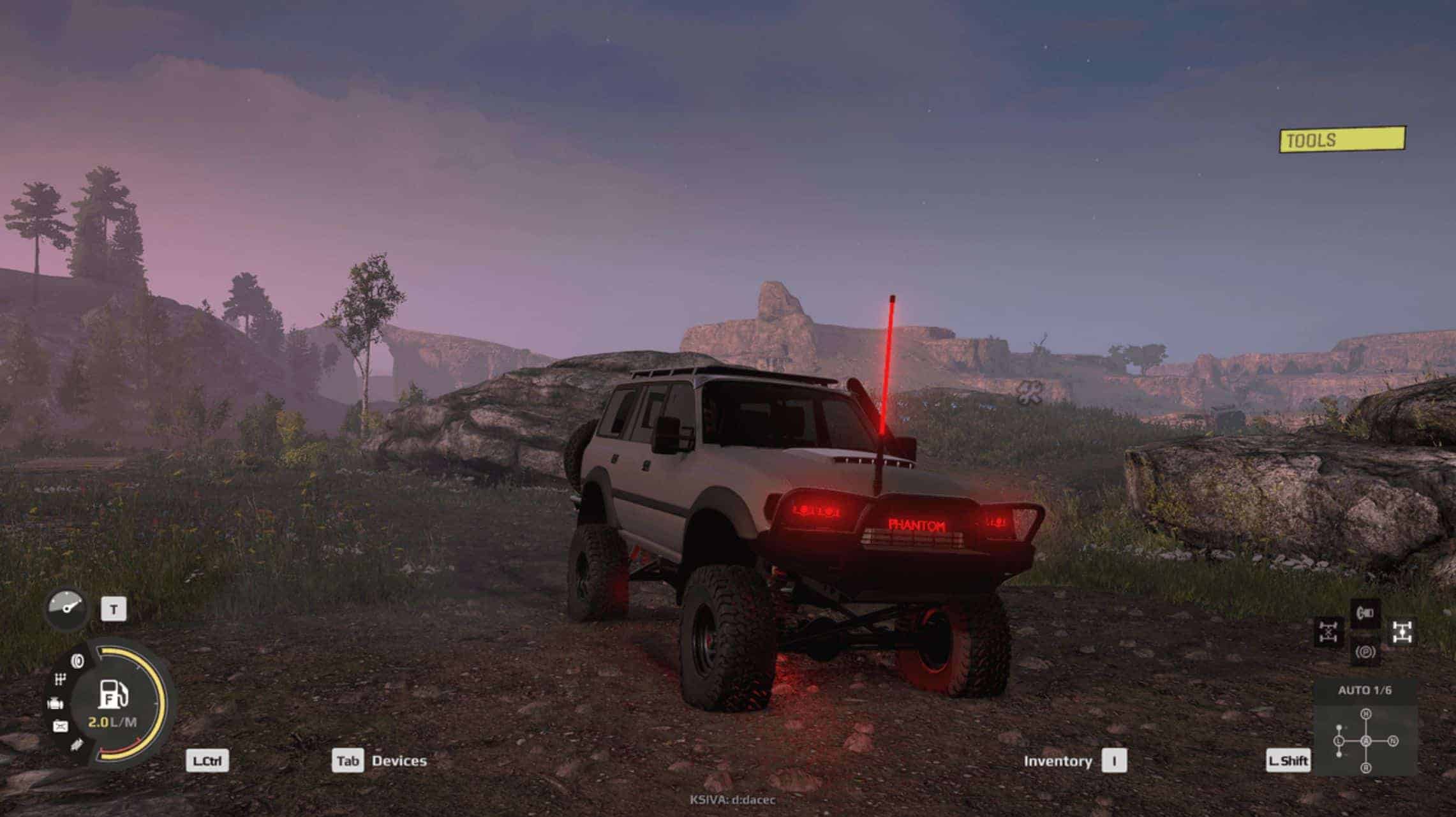
Task: Open the Inventory label
Action: pos(1057,761)
